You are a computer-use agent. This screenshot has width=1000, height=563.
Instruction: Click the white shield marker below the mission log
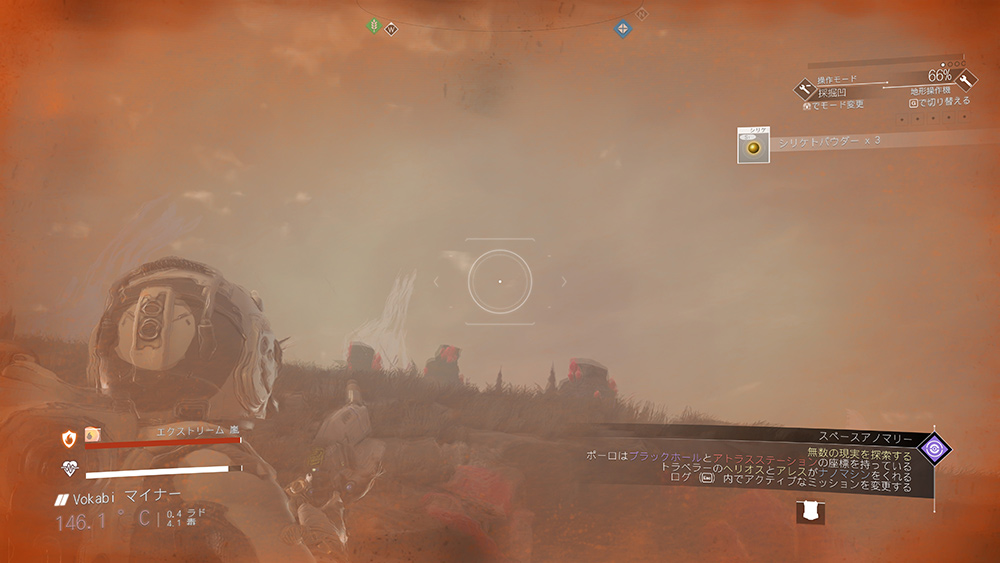click(811, 512)
